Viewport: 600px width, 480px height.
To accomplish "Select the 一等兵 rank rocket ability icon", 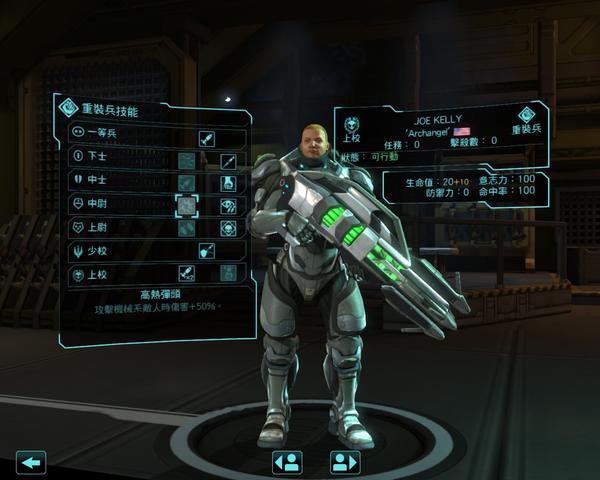I will (207, 138).
